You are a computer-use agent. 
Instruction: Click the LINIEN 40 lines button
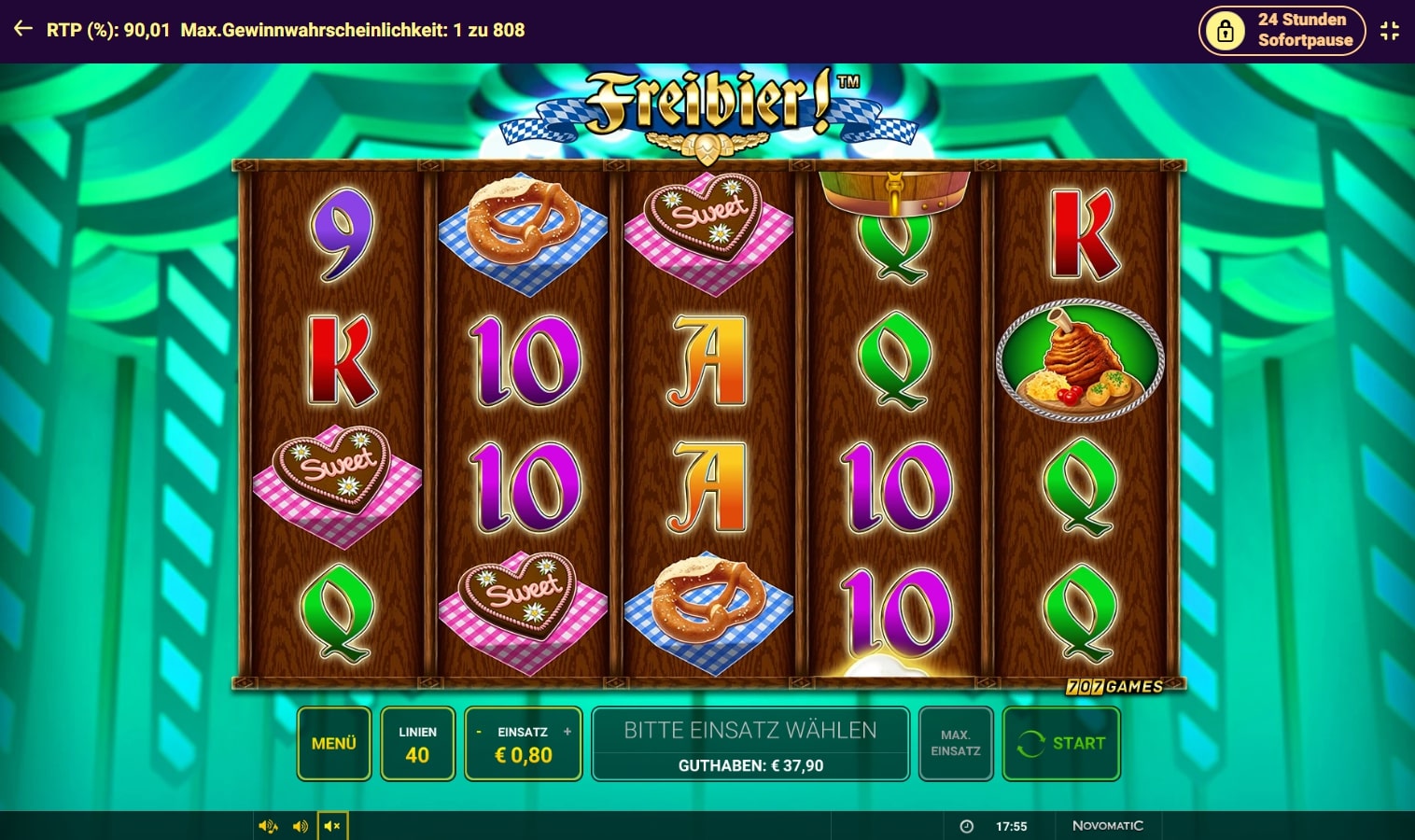click(417, 744)
